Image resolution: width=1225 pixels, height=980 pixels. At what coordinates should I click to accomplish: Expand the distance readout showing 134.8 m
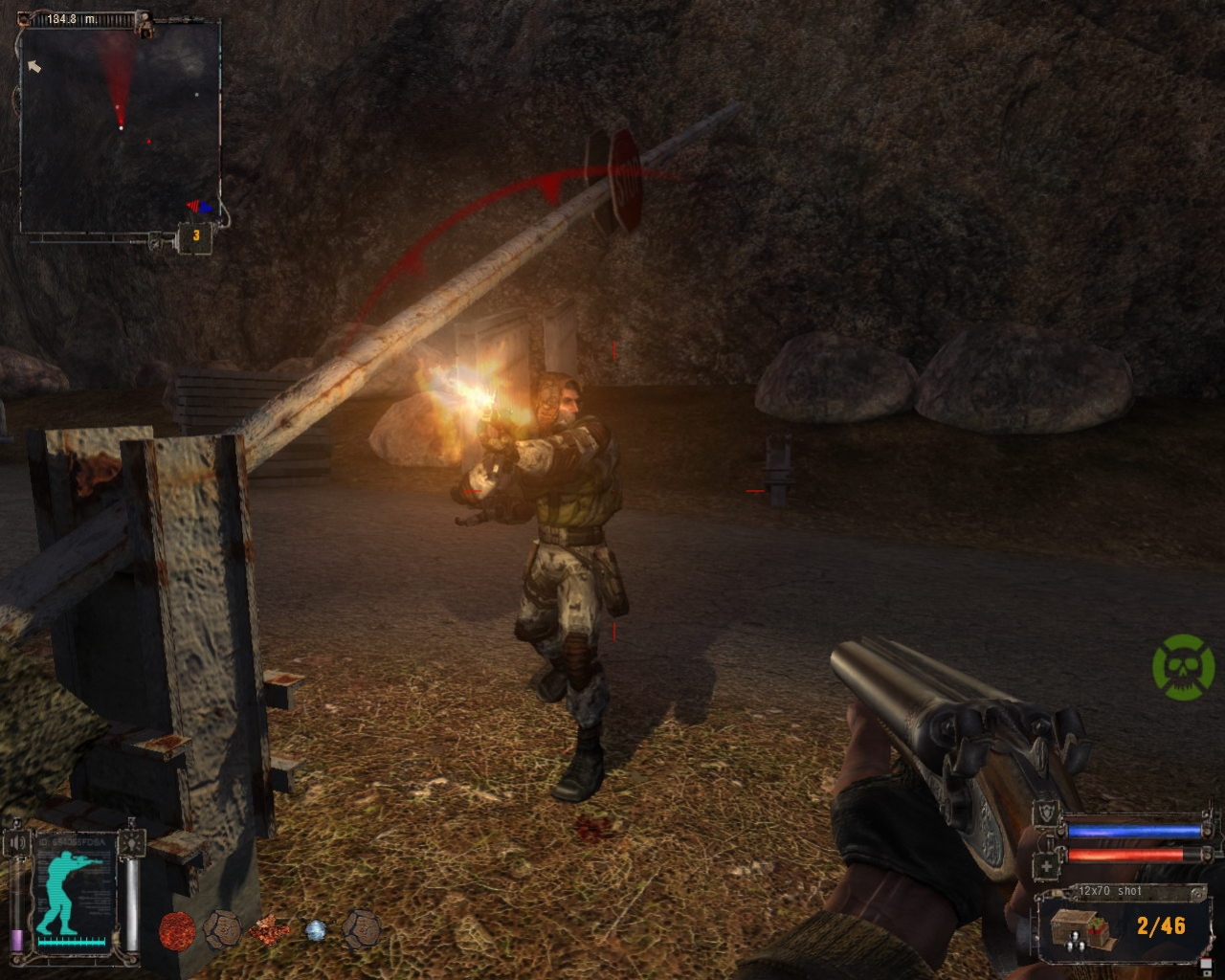point(71,19)
